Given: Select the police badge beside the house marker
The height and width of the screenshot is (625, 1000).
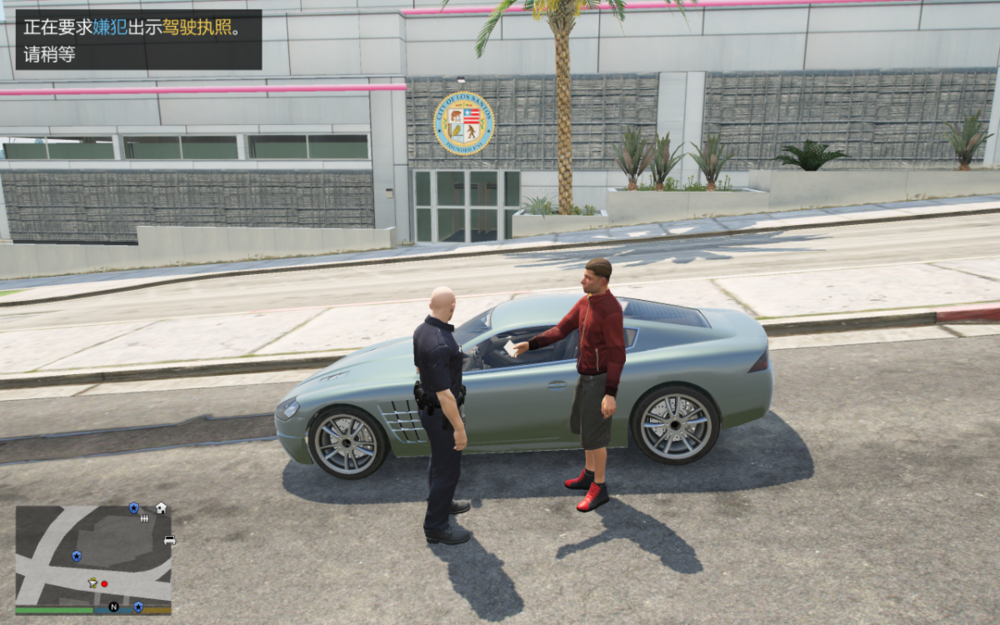Looking at the screenshot, I should 134,508.
